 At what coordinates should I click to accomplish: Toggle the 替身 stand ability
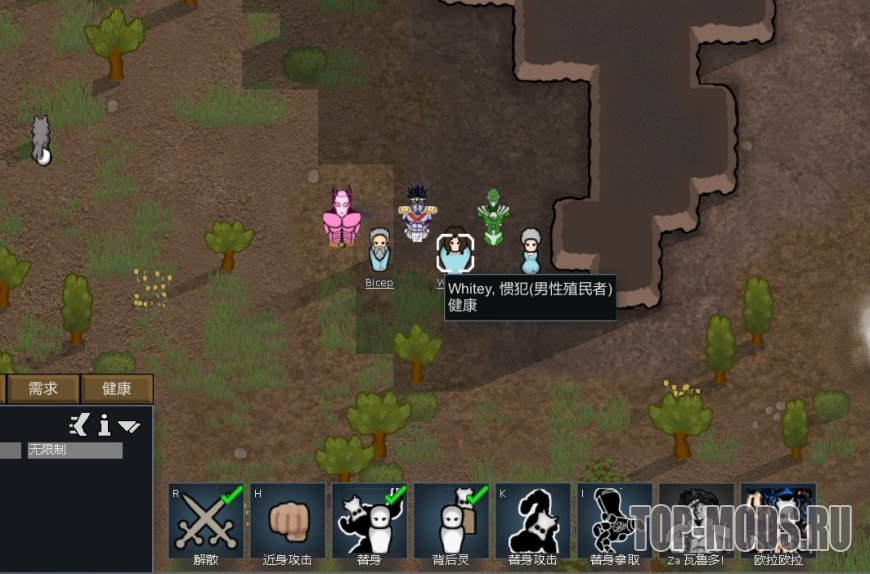click(370, 522)
